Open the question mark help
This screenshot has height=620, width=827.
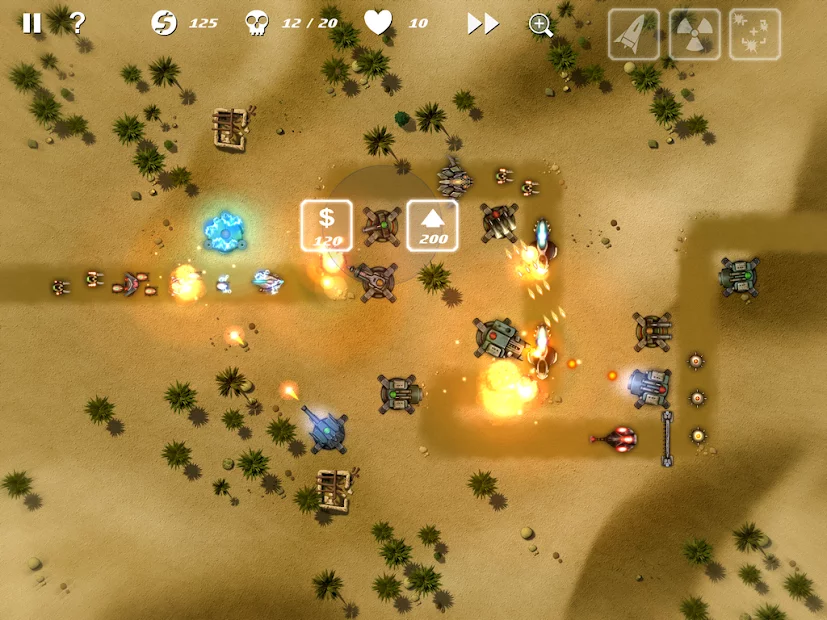(77, 23)
